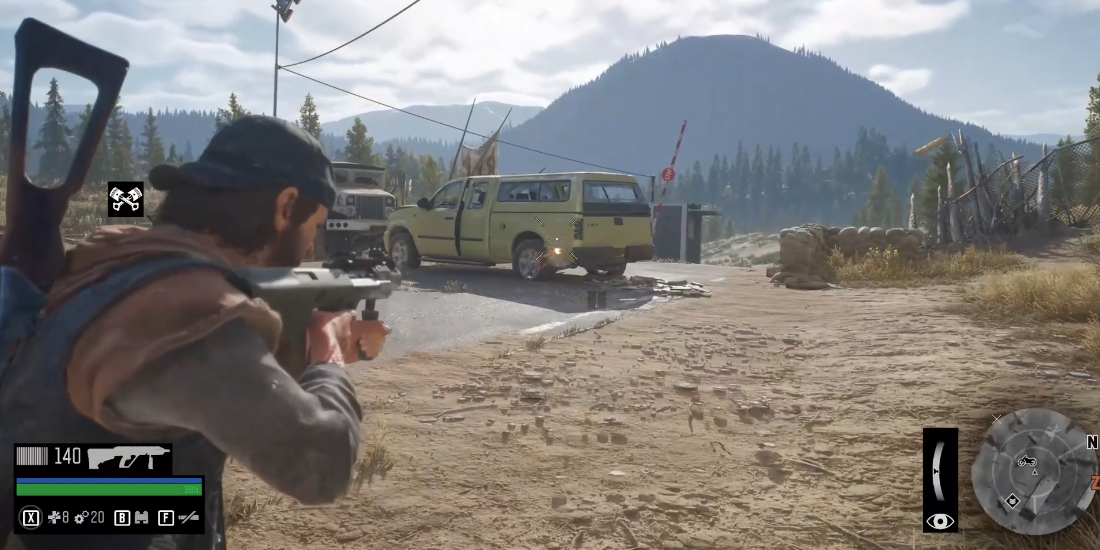Select the binoculars item icon
Image resolution: width=1100 pixels, height=550 pixels.
(141, 518)
